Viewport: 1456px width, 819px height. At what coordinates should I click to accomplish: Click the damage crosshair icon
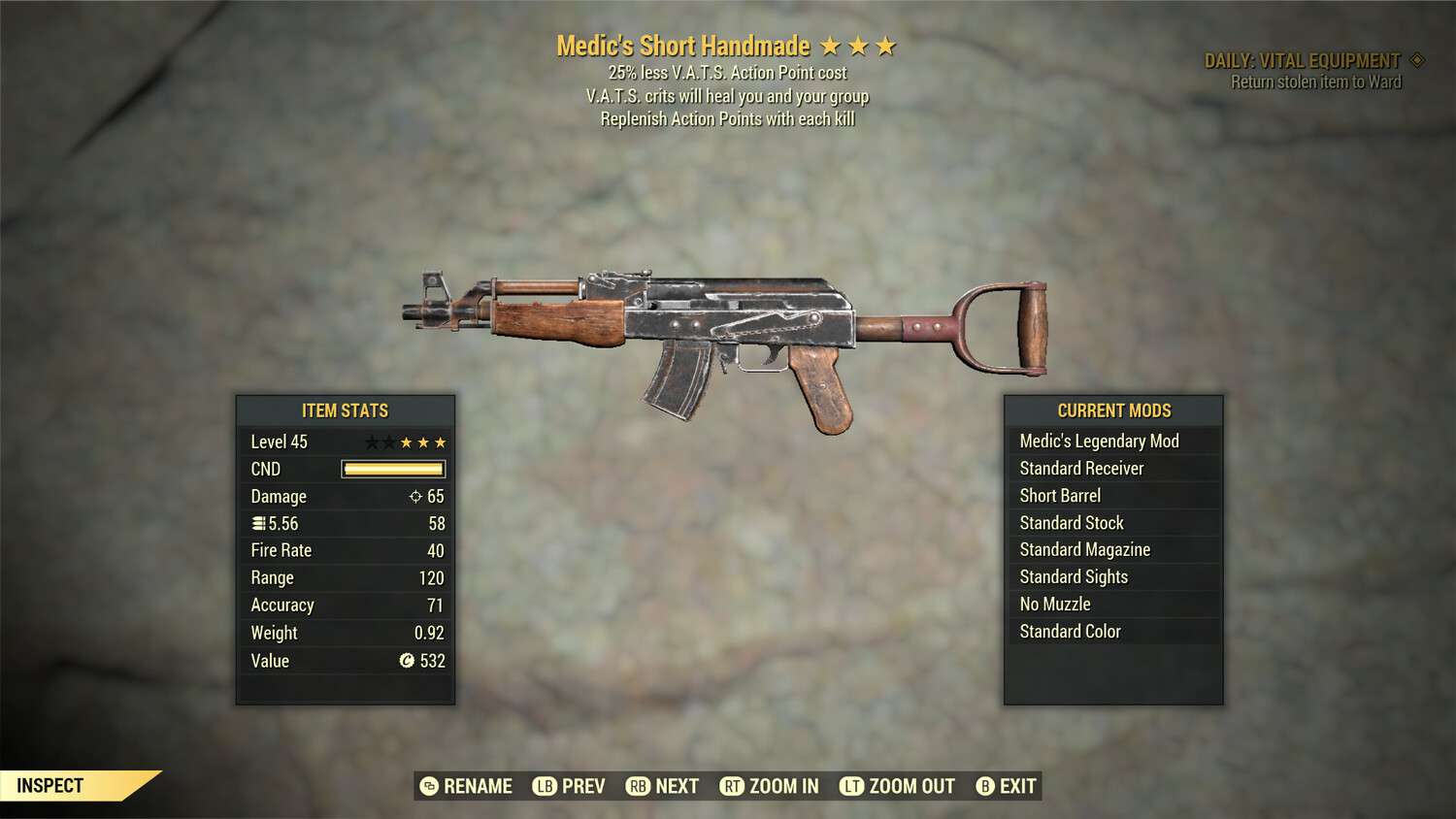[x=415, y=496]
